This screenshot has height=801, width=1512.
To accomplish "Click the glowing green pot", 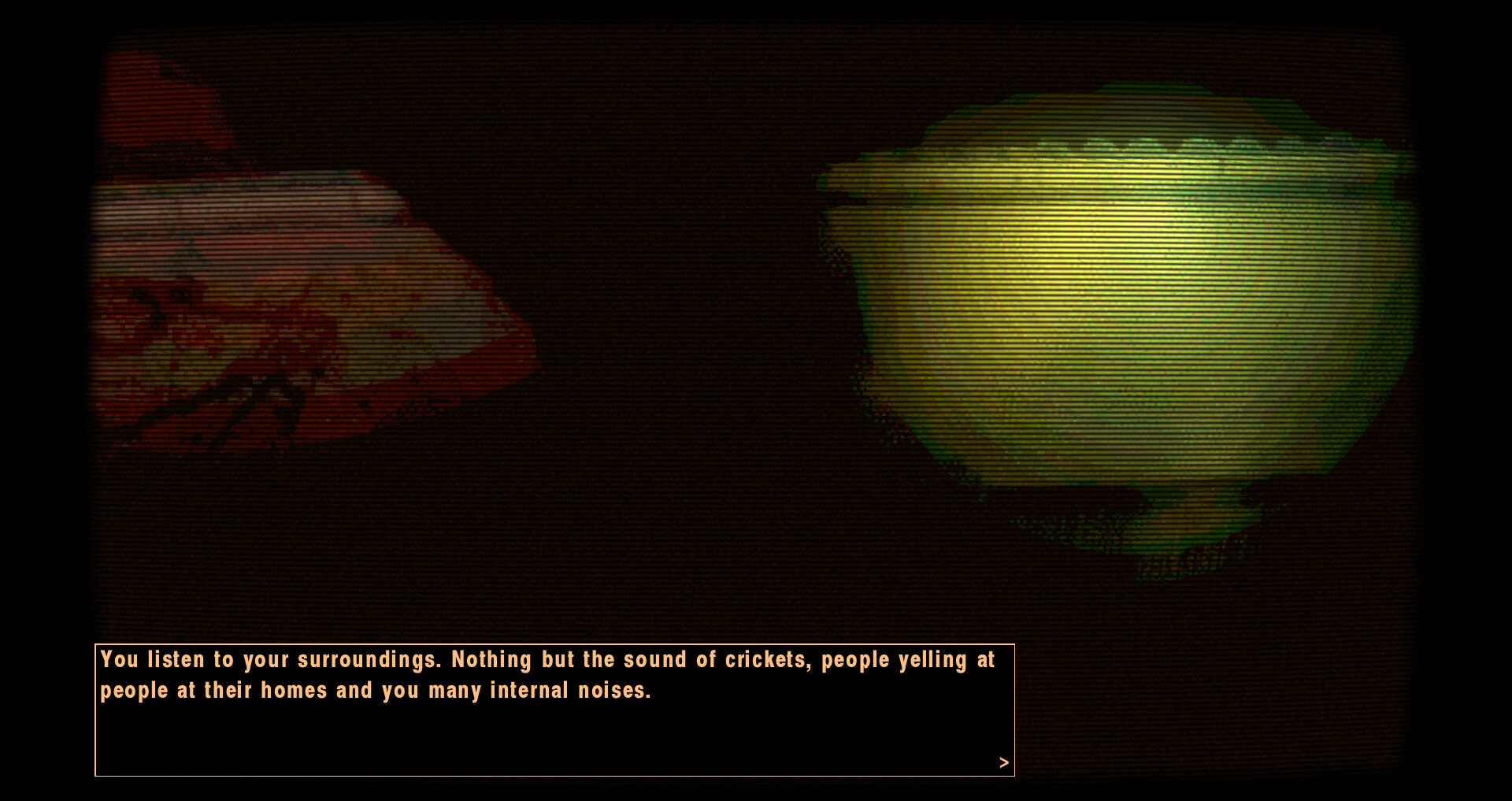I will 1102,315.
